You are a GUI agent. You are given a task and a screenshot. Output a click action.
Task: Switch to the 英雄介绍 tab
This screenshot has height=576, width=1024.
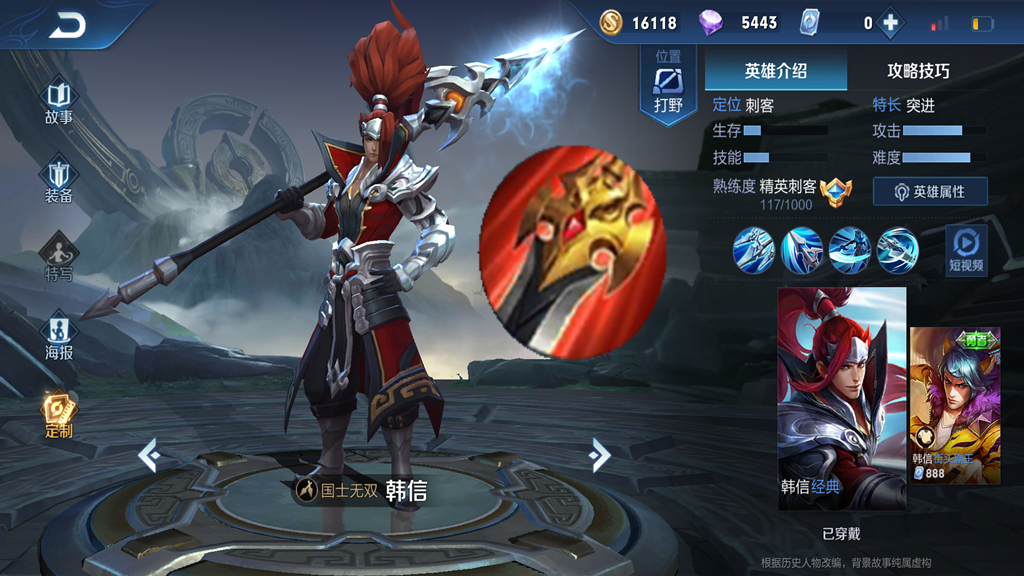tap(775, 71)
